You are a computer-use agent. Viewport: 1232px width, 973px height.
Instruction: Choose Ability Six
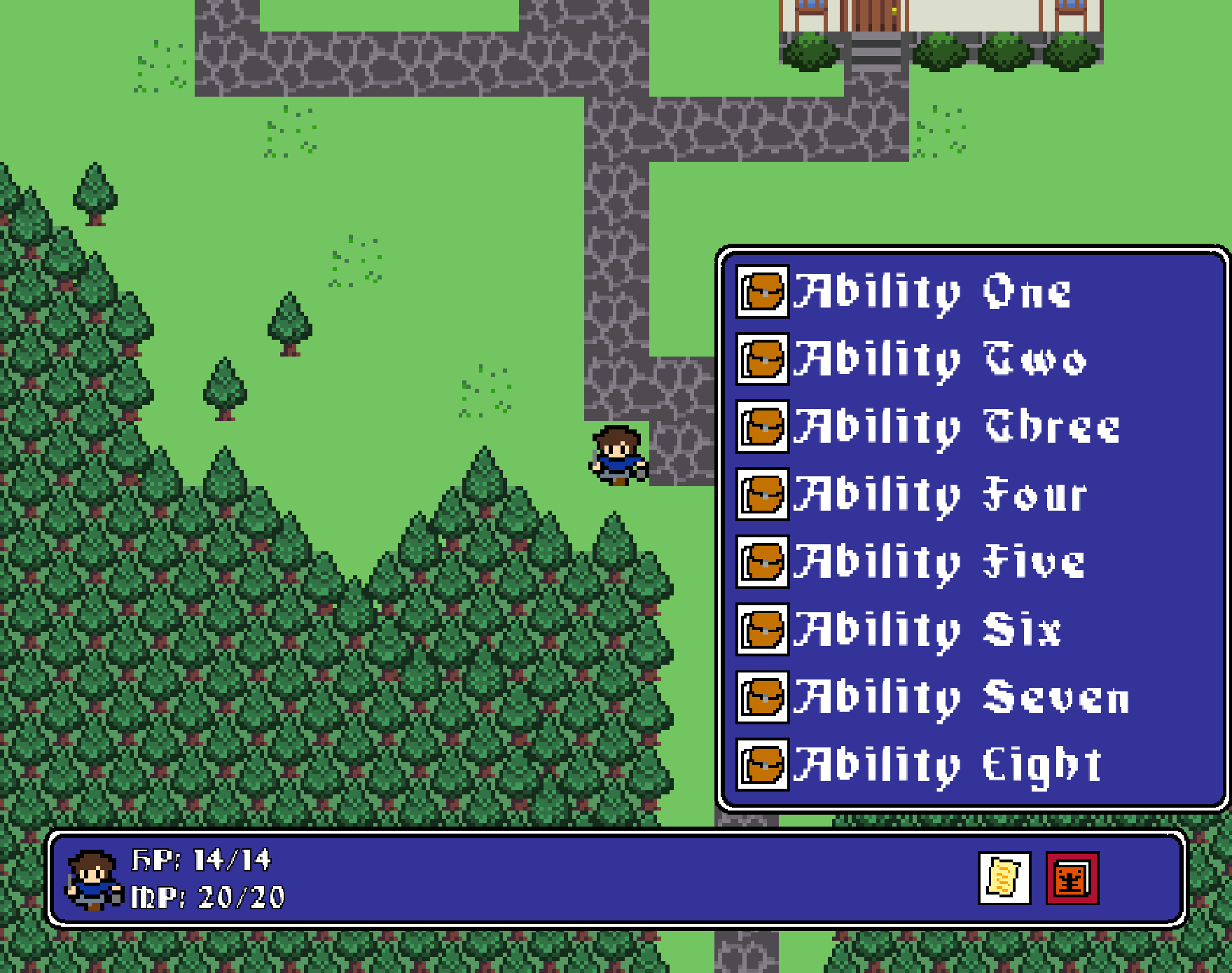click(900, 629)
